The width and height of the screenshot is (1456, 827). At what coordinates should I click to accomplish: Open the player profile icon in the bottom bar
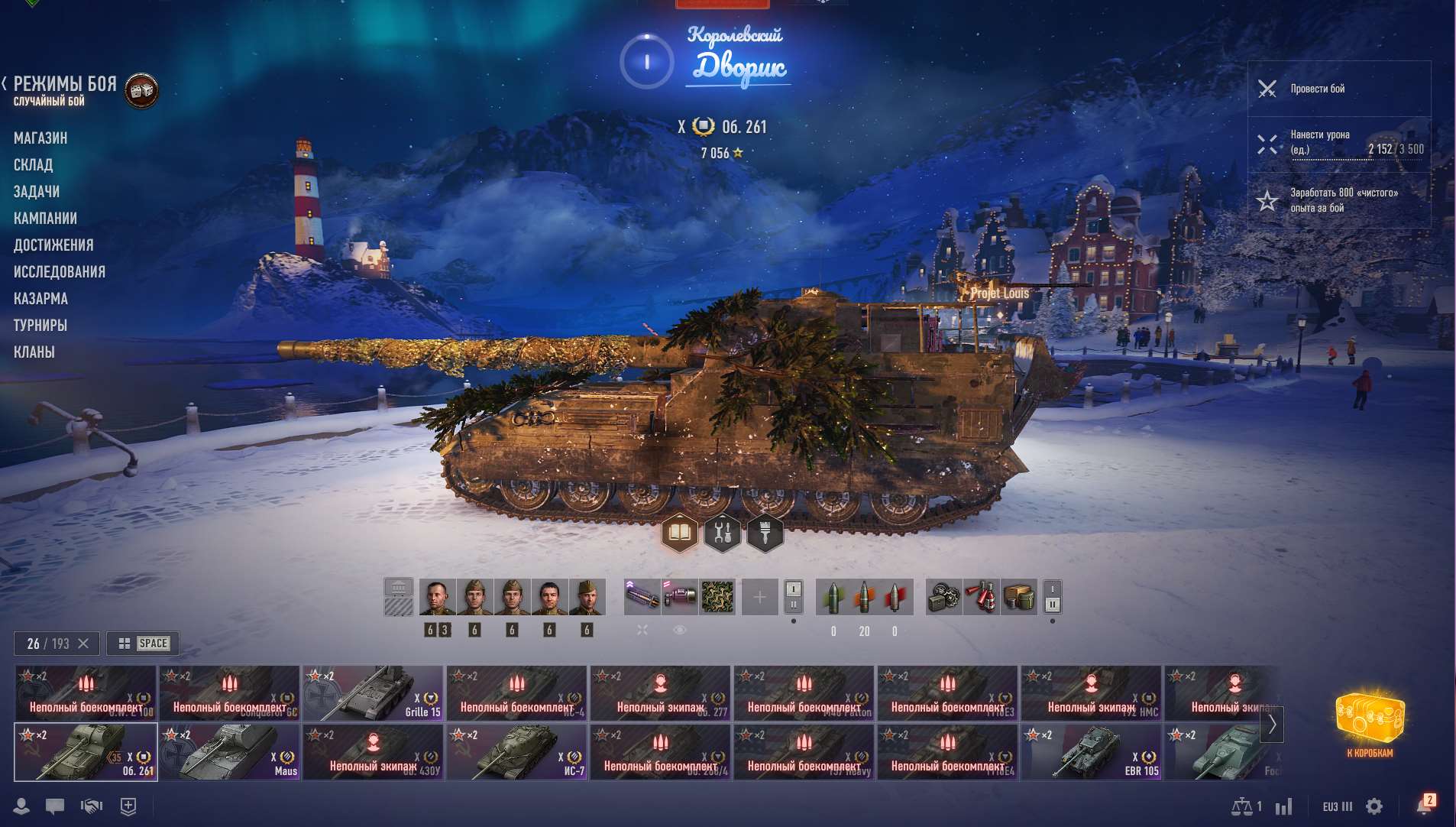22,806
